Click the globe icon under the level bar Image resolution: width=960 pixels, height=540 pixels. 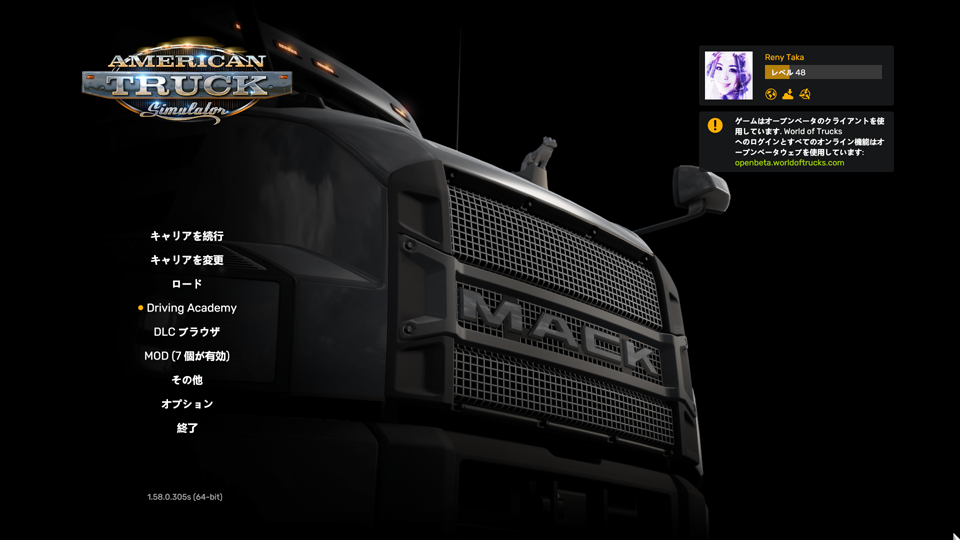pyautogui.click(x=771, y=94)
